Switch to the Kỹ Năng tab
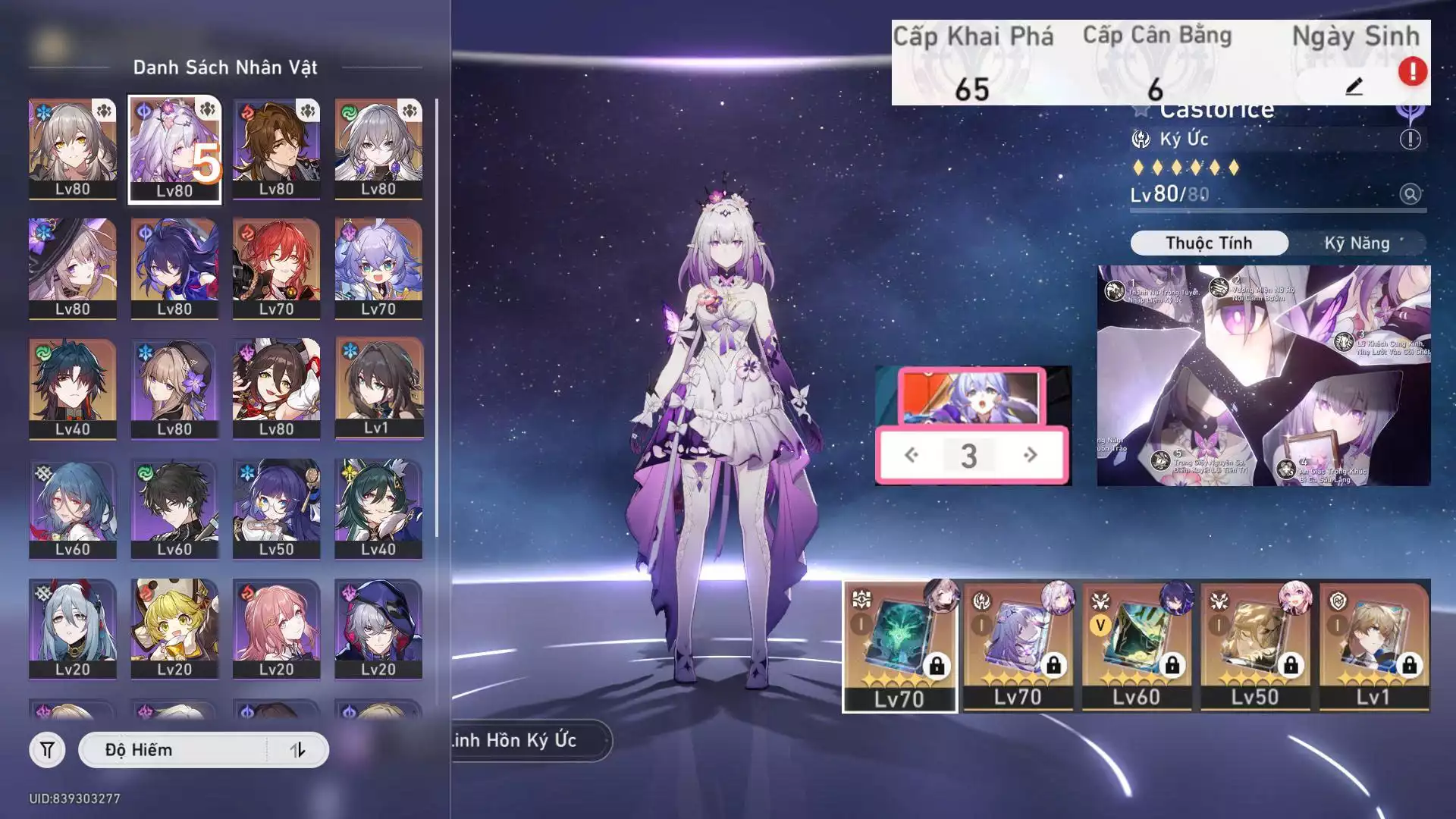Screen dimensions: 1456x819 tap(1357, 243)
